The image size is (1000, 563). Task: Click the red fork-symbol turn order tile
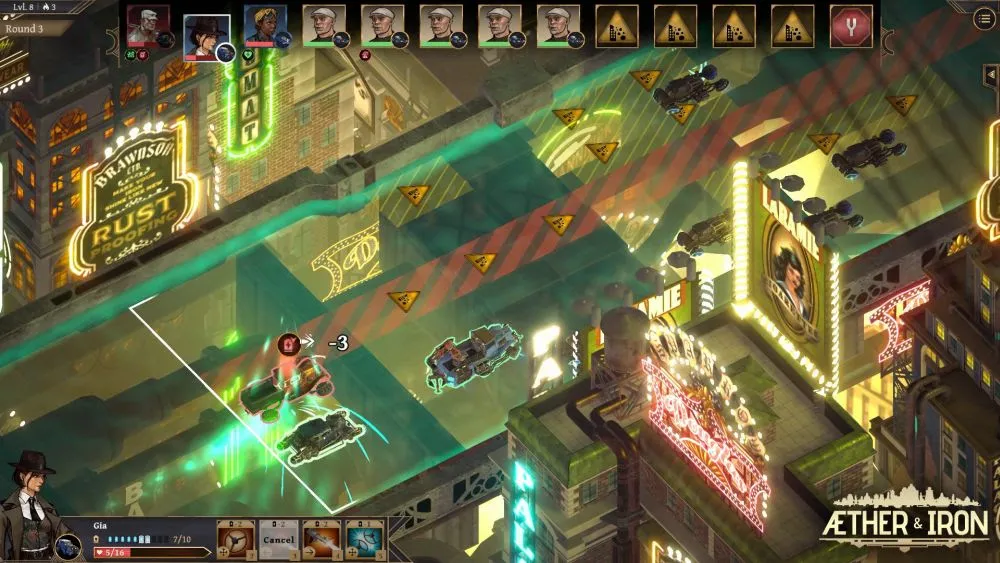(x=851, y=26)
